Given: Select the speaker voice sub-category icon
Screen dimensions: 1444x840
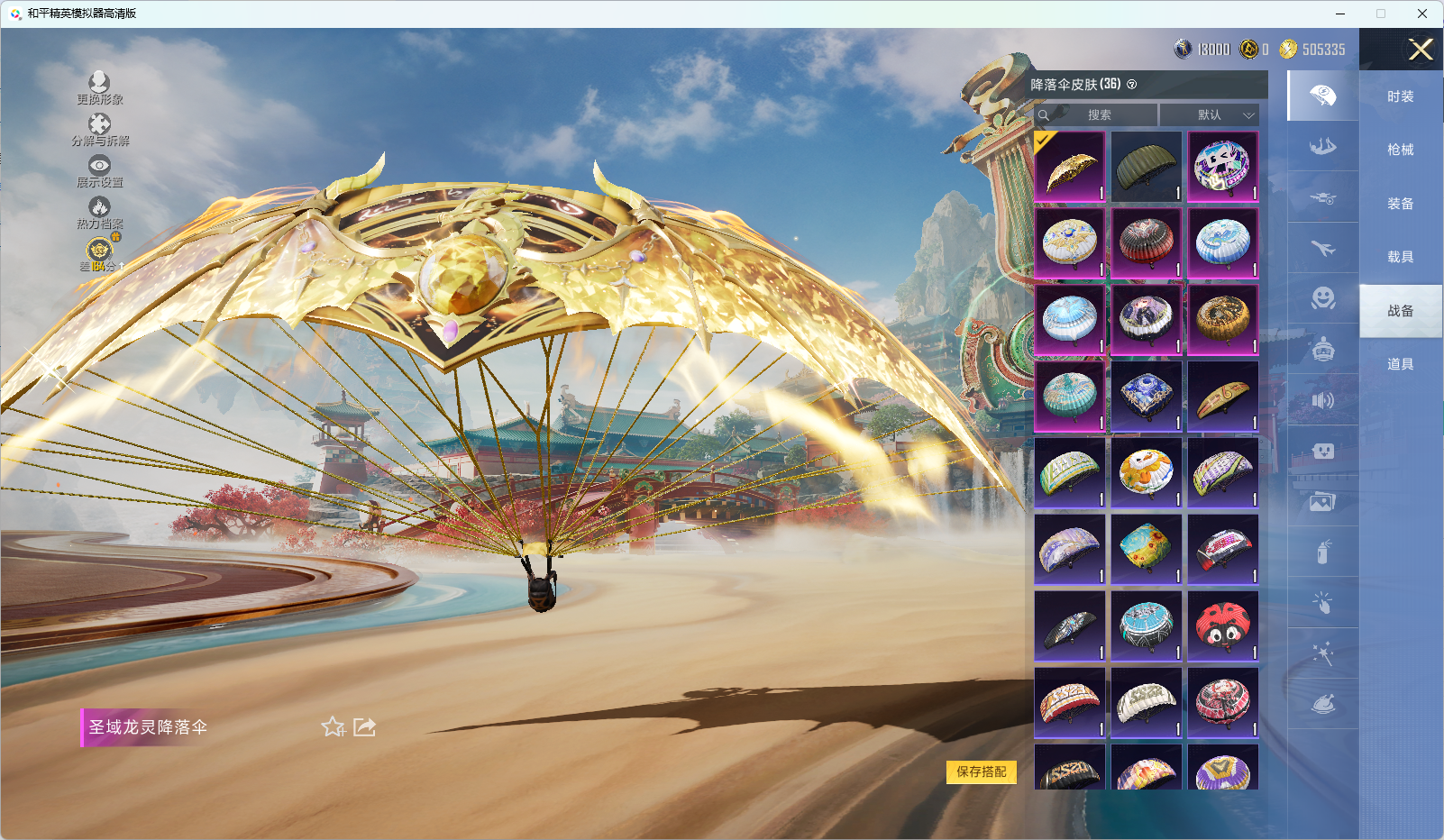Looking at the screenshot, I should click(1322, 400).
